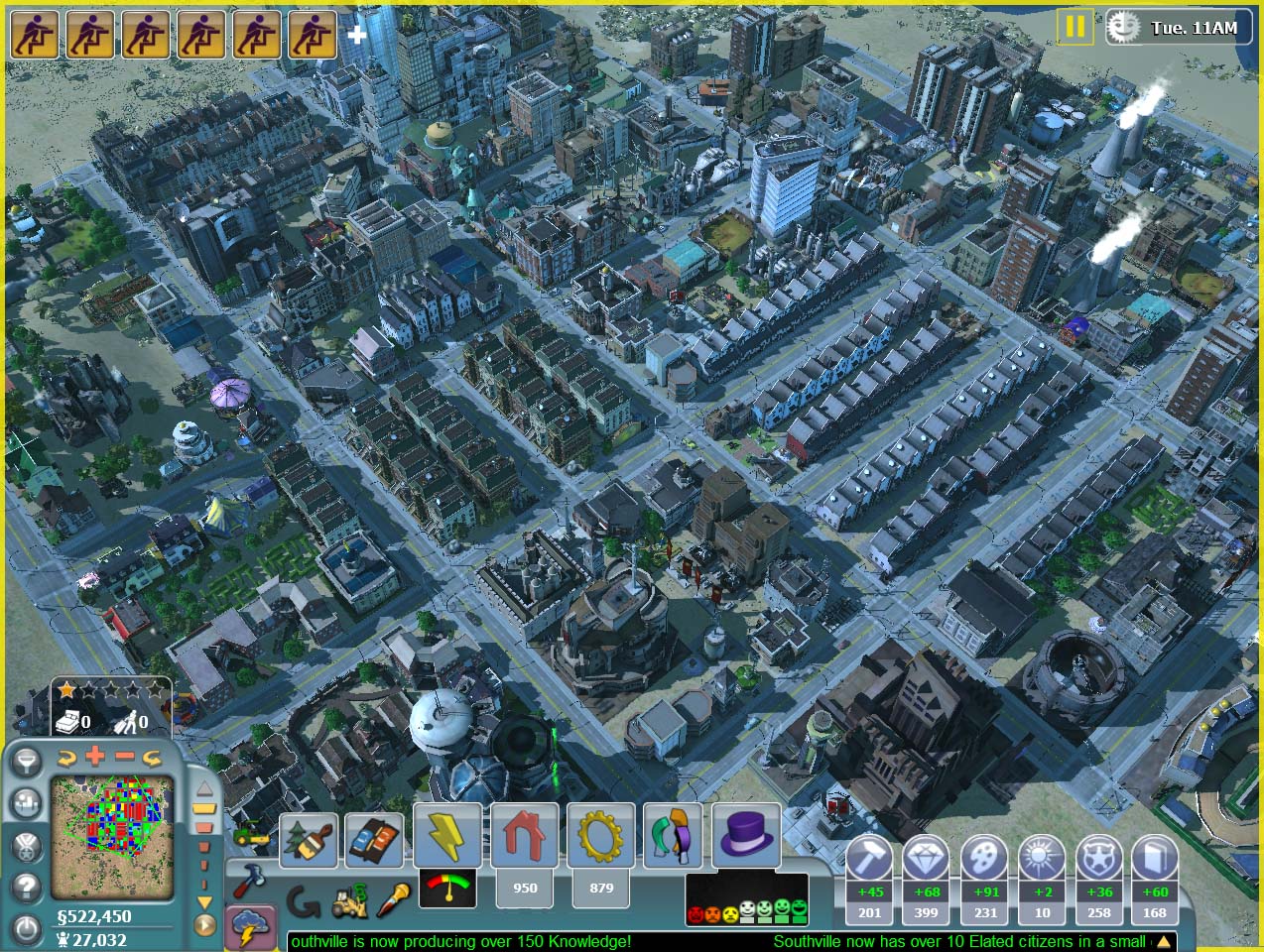
Task: Zoom out with the orange minus button
Action: coord(124,757)
